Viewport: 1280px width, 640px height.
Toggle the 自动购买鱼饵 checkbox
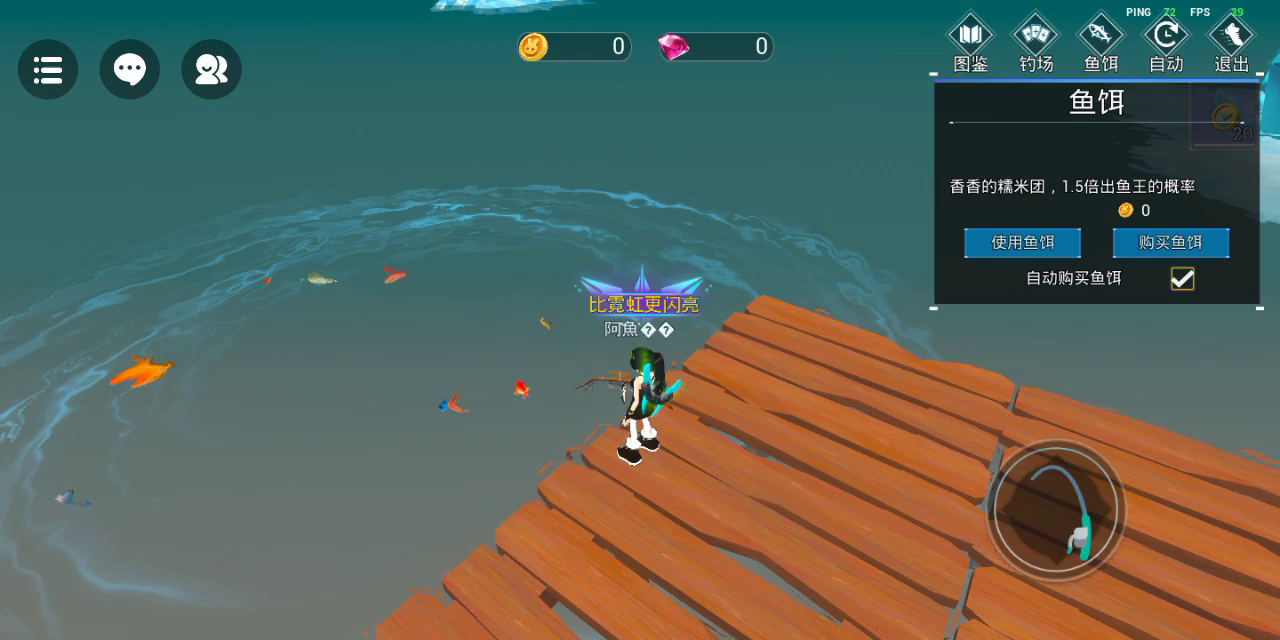(1182, 279)
